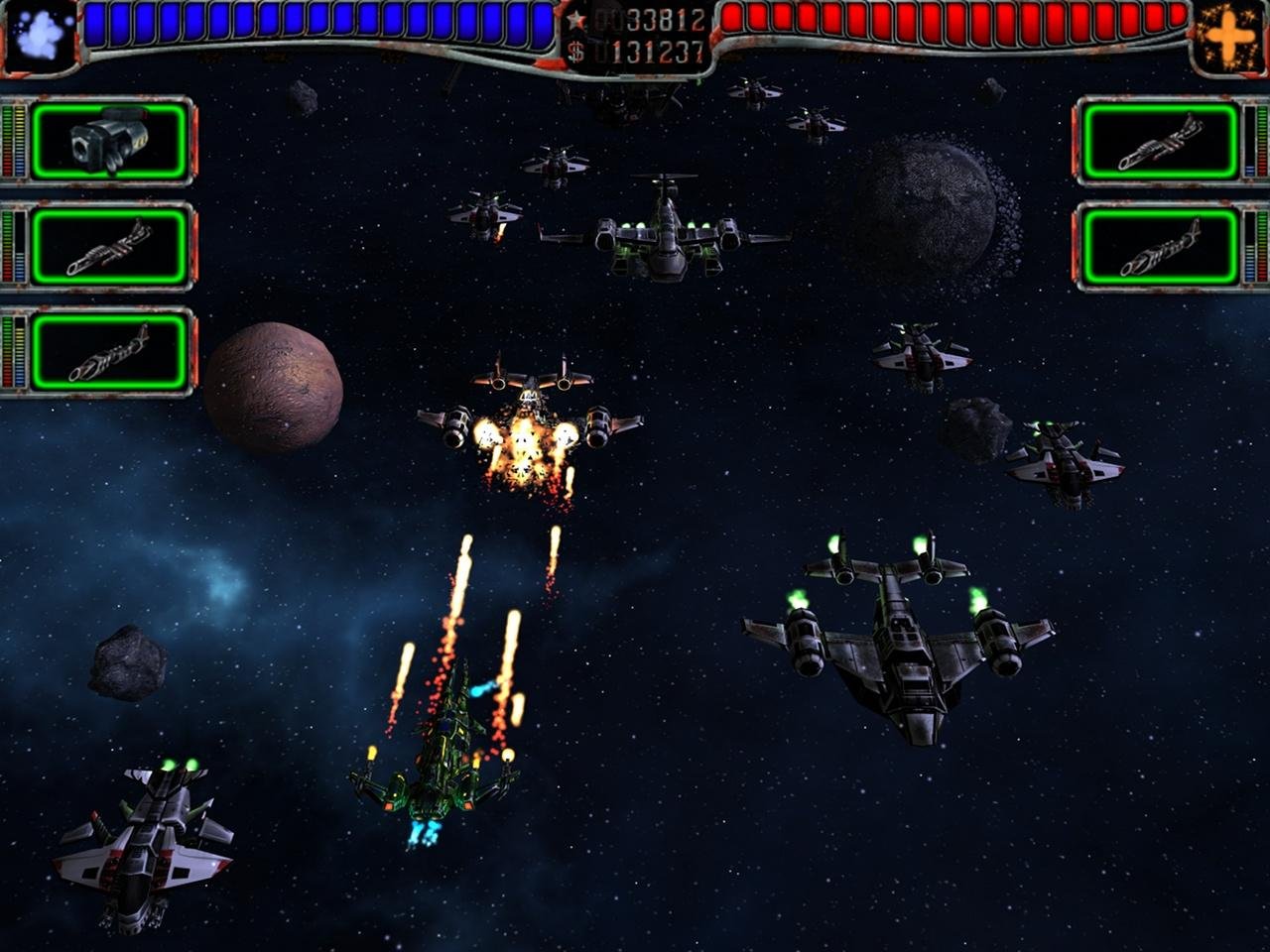The image size is (1270, 952).
Task: Activate the blue energy burst icon
Action: [40, 37]
